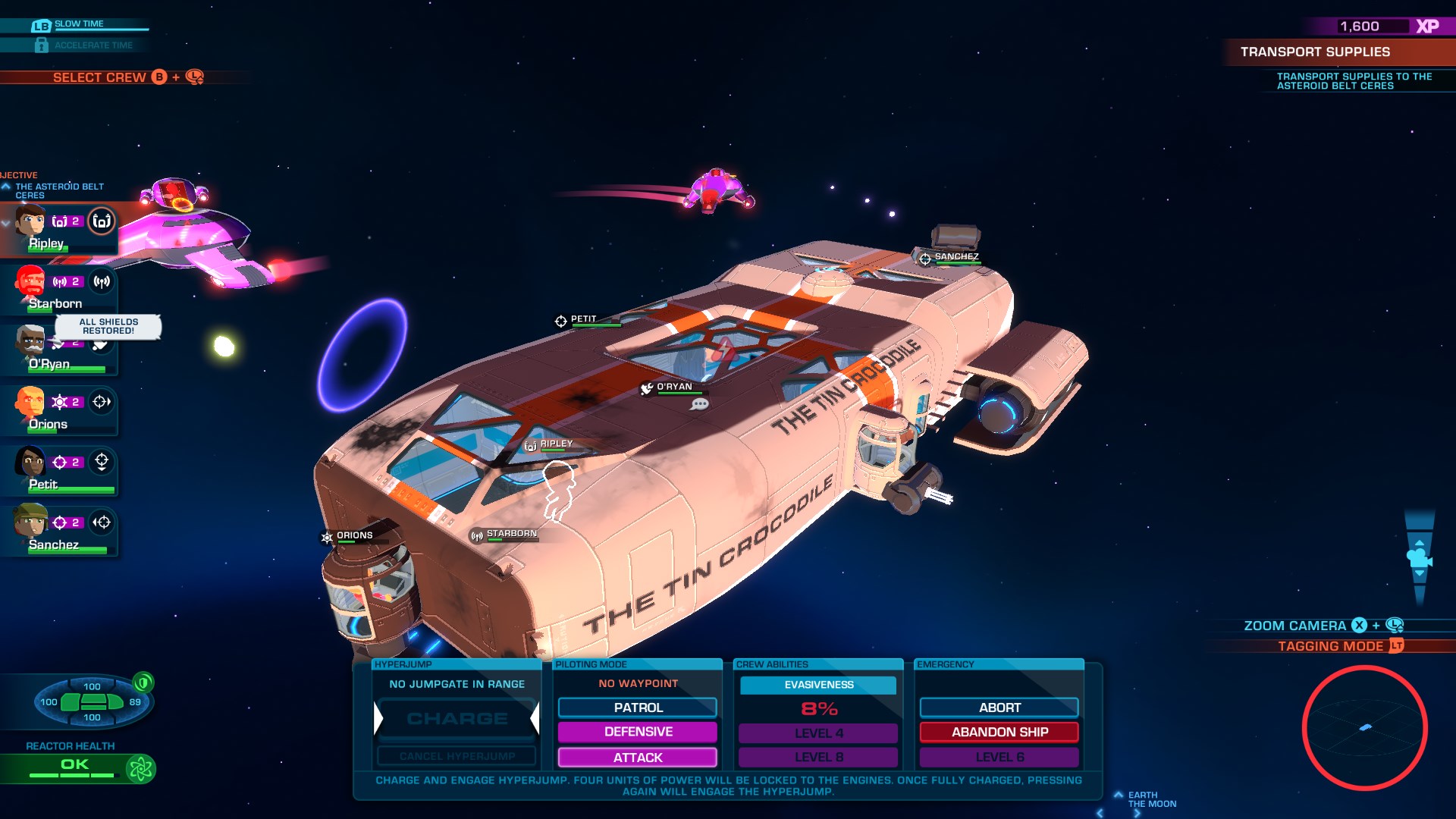Collapse Ripley's crew entry via its chevron
Viewport: 1456px width, 819px height.
(x=6, y=224)
